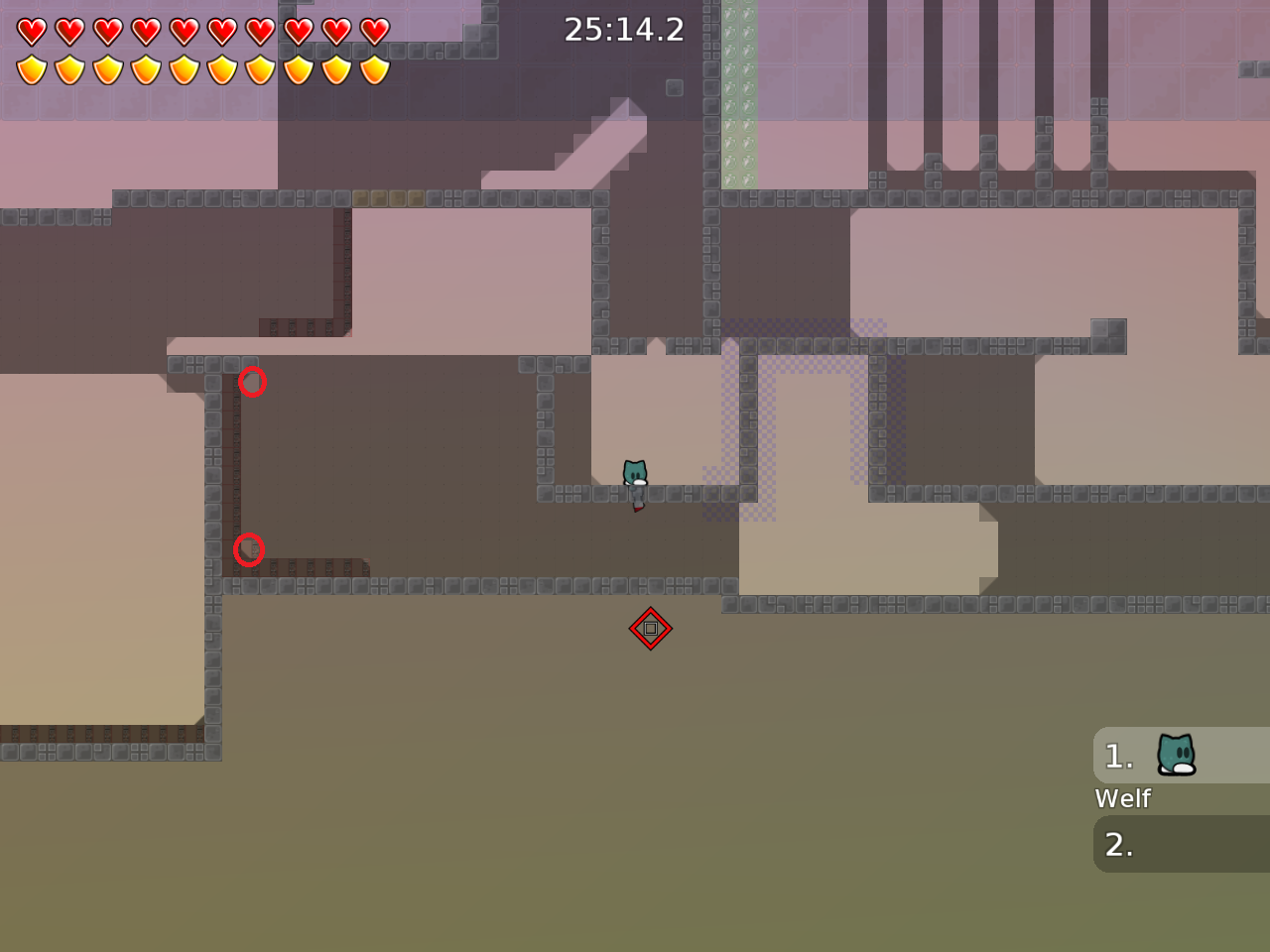Click the first red heart icon
The image size is (1270, 952).
click(x=32, y=30)
